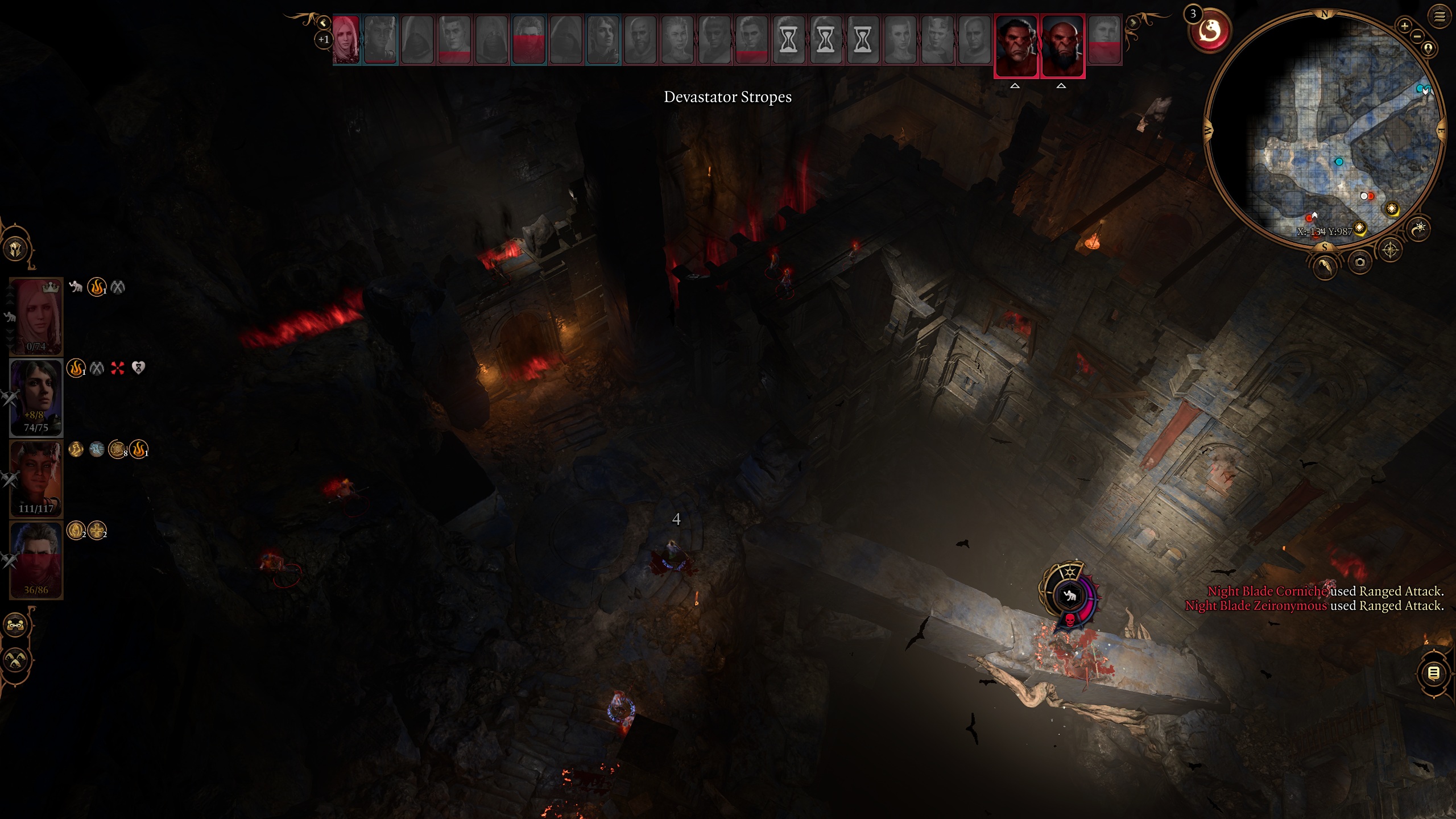
Task: Click the moon and star button below the minimap
Action: click(x=1420, y=228)
